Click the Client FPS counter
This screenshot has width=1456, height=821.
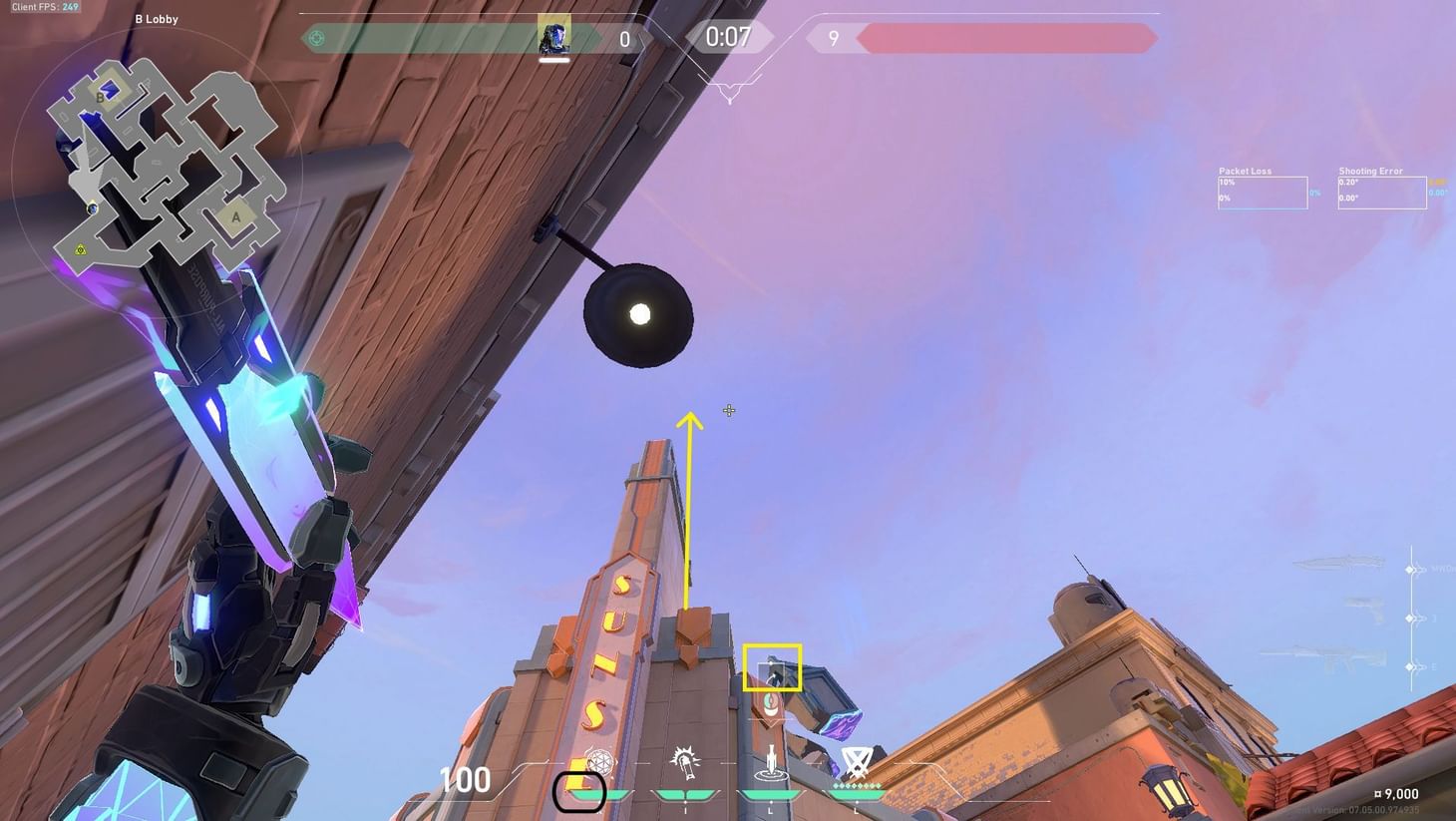(44, 6)
